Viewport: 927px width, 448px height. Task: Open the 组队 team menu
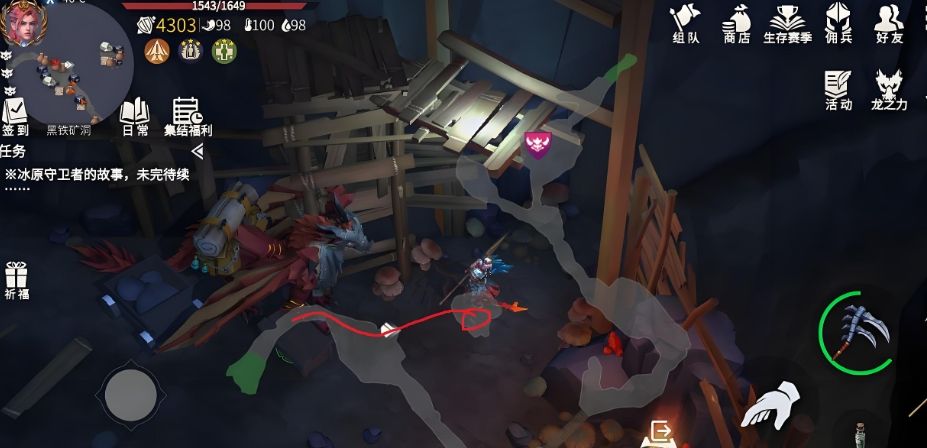(686, 23)
